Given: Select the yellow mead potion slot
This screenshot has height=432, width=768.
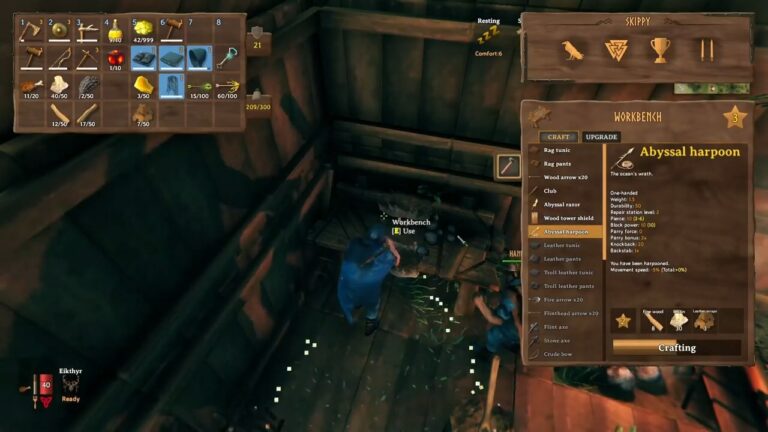Looking at the screenshot, I should click(116, 31).
